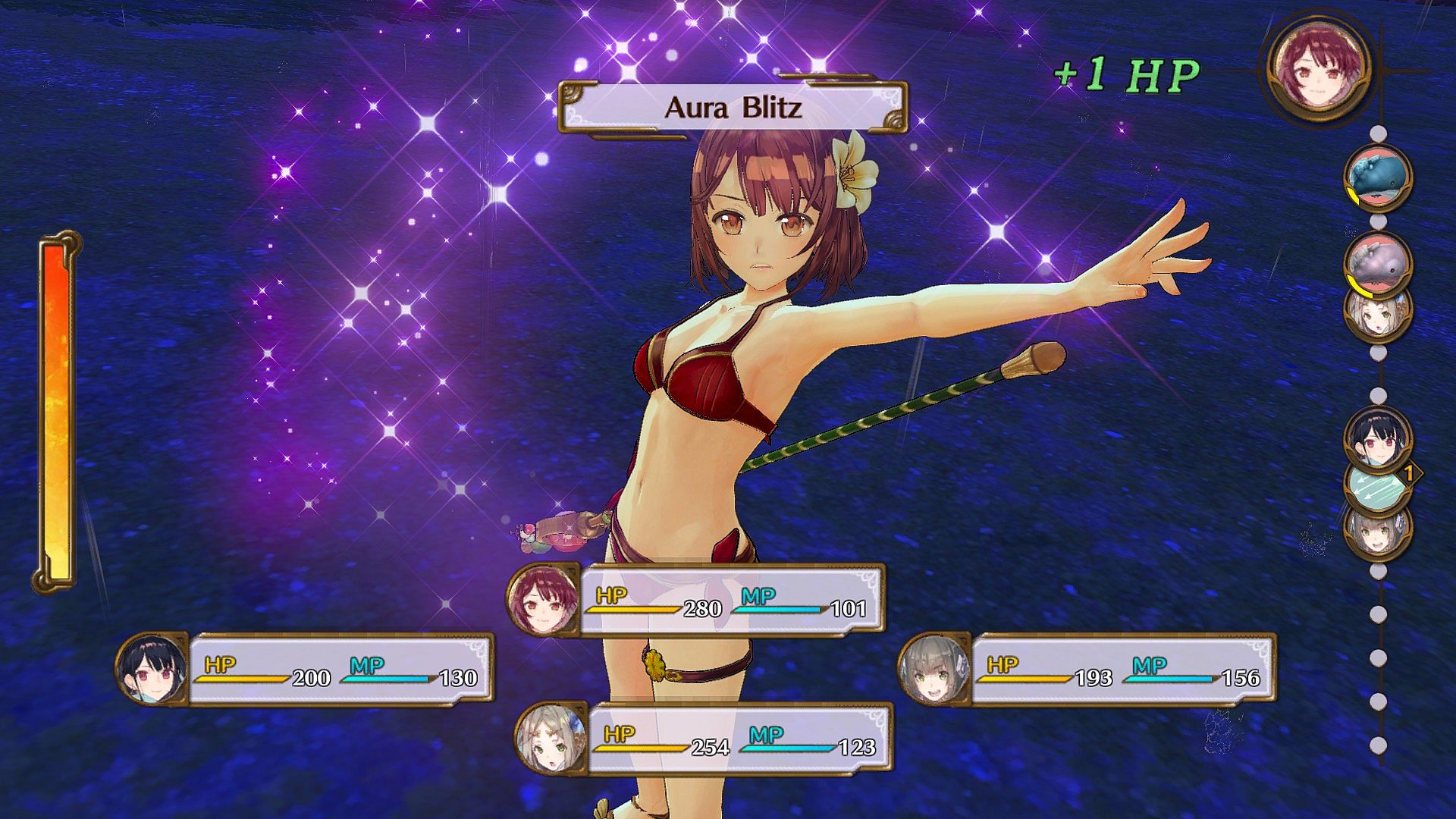Click the teal arrow card in the turn timeline
Image resolution: width=1456 pixels, height=819 pixels.
click(x=1378, y=485)
